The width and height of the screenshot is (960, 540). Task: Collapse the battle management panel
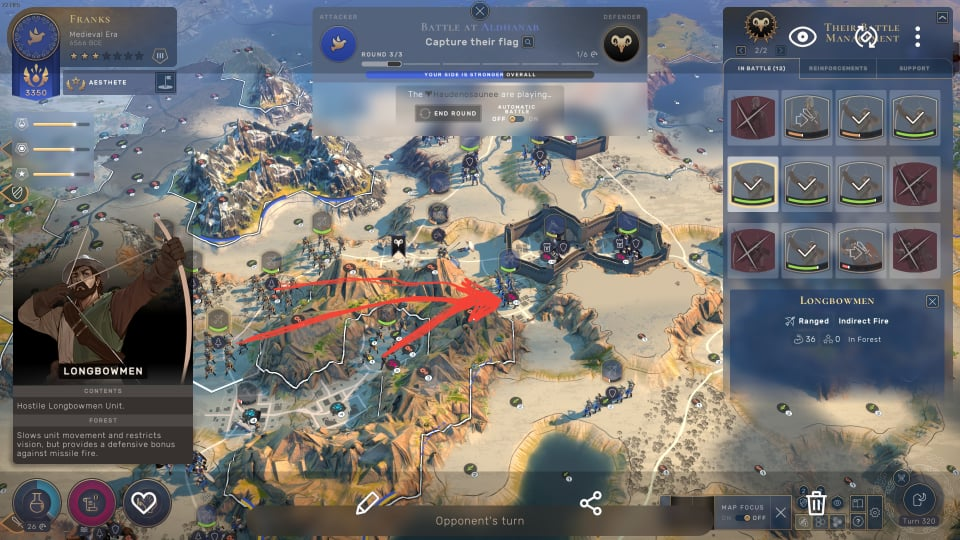tap(942, 17)
